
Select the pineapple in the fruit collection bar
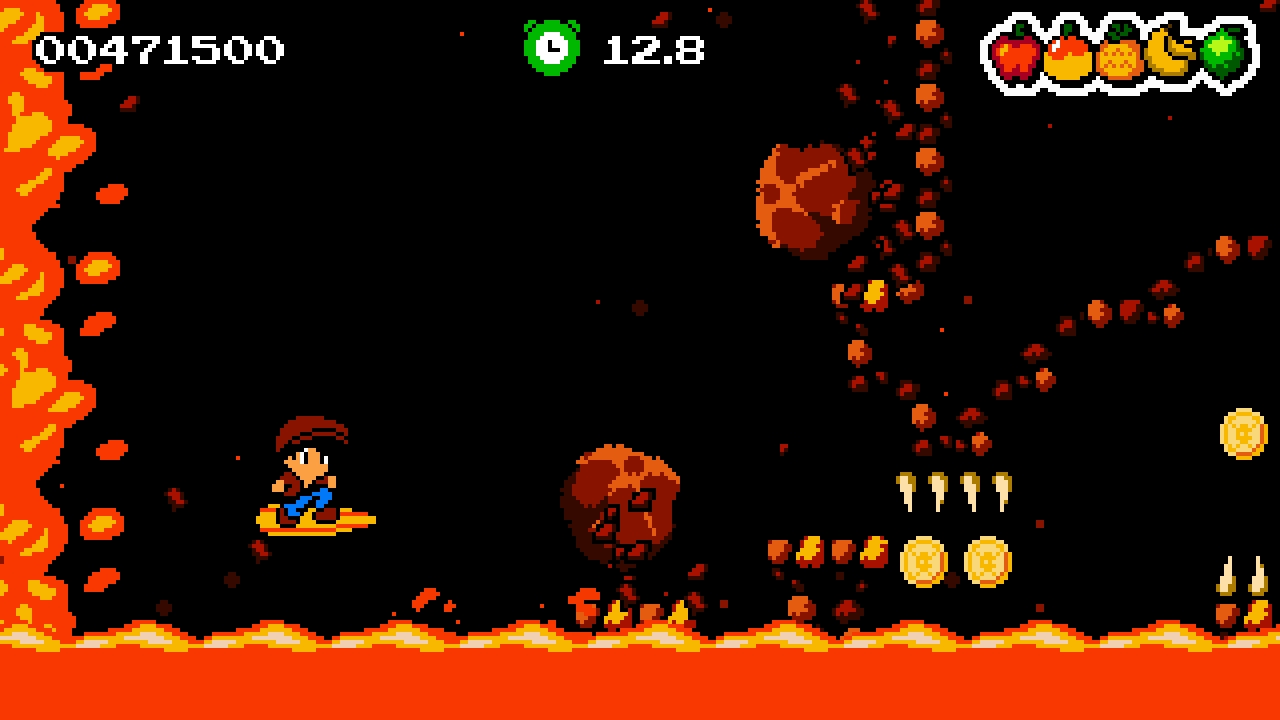click(1120, 55)
